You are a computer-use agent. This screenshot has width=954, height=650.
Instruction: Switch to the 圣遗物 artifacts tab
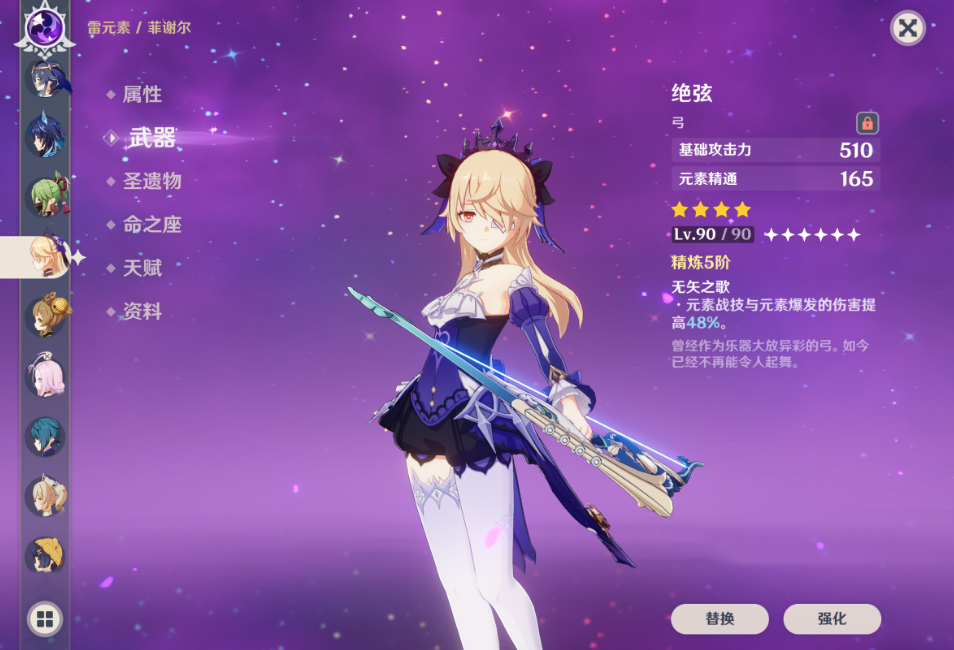pos(152,182)
